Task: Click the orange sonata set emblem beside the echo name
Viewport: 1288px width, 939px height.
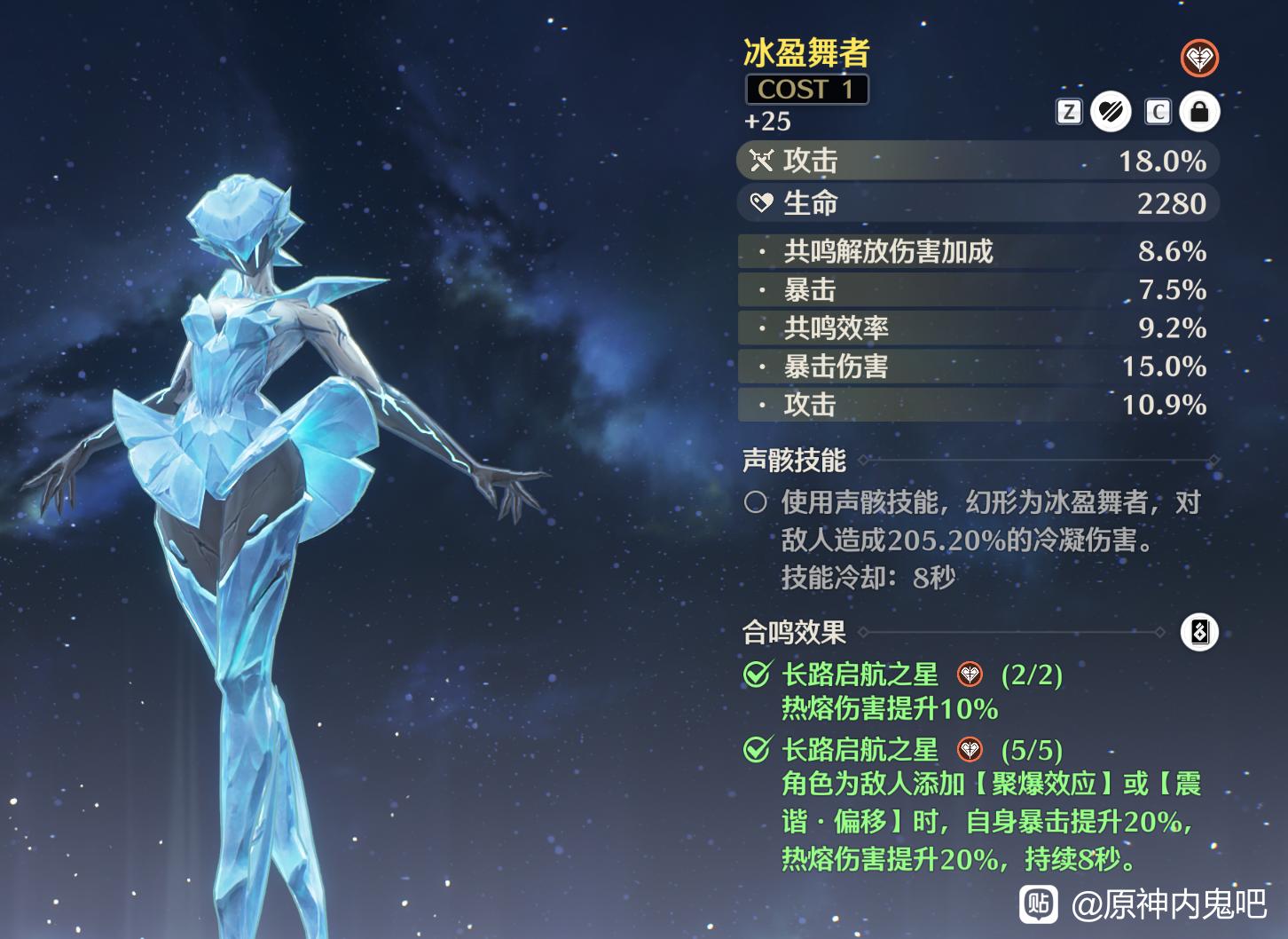Action: [1199, 59]
